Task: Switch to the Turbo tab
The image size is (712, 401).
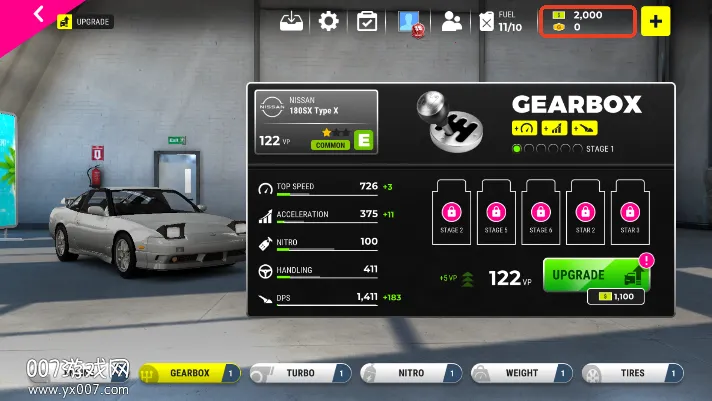Action: [x=300, y=373]
